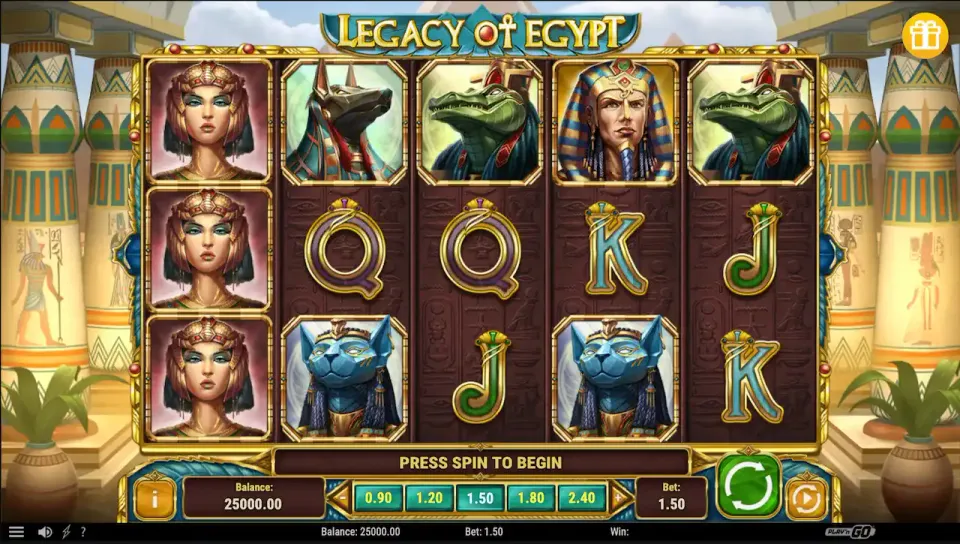Set the bet to 1.80
This screenshot has height=544, width=960.
pyautogui.click(x=531, y=497)
